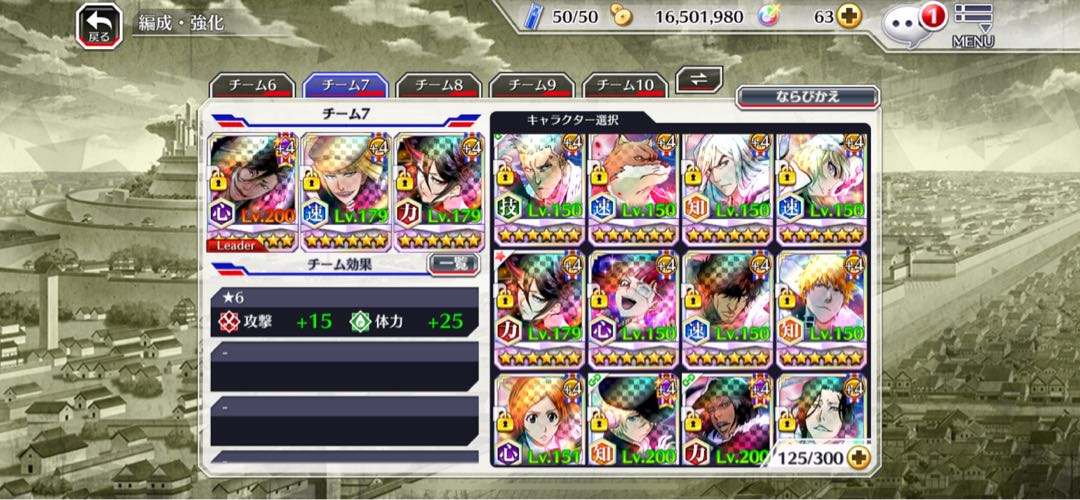The height and width of the screenshot is (500, 1080).
Task: Go back using the 戻る button
Action: [x=99, y=25]
